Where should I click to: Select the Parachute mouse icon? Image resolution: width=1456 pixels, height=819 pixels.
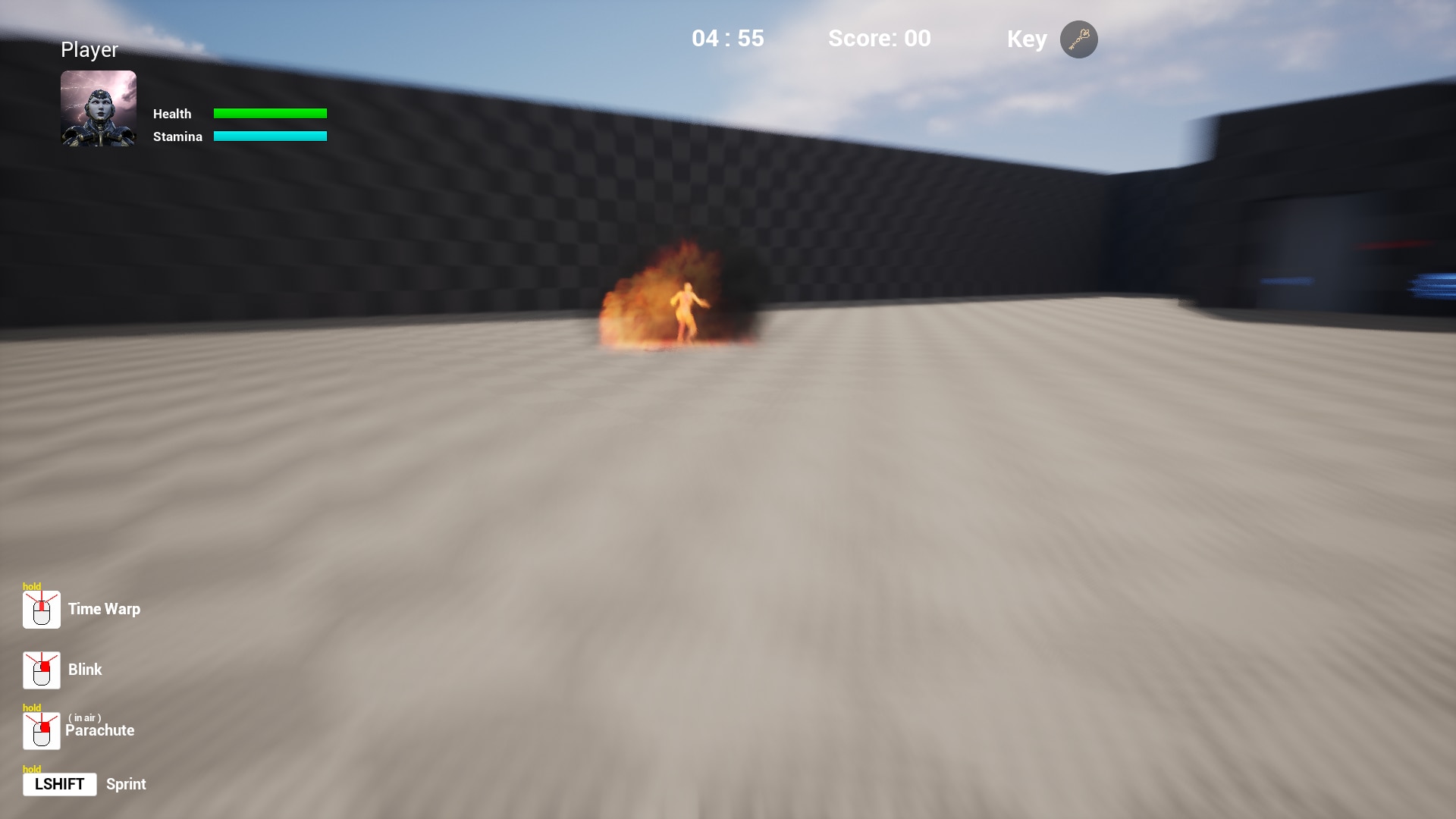coord(41,730)
